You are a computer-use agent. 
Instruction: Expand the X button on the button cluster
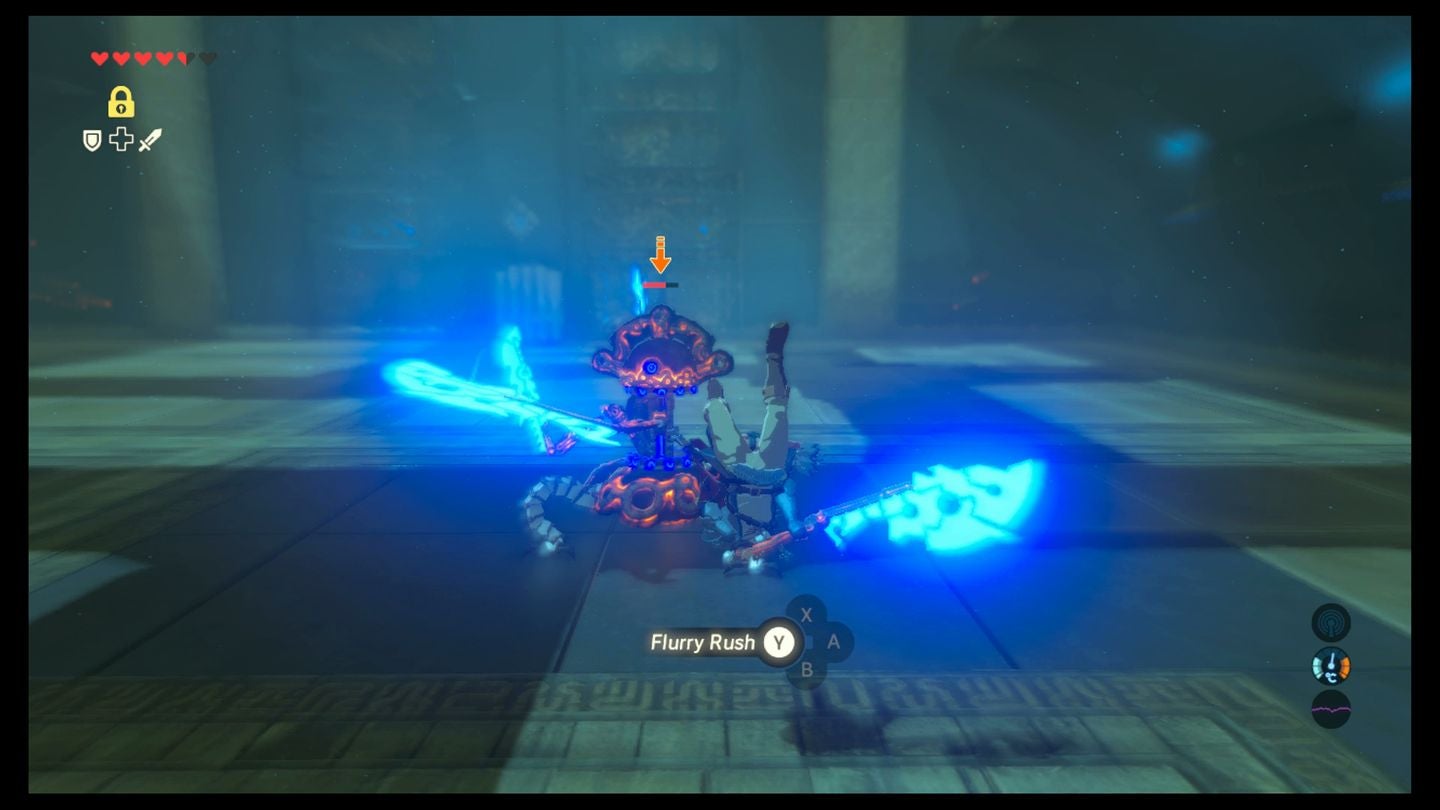coord(806,616)
